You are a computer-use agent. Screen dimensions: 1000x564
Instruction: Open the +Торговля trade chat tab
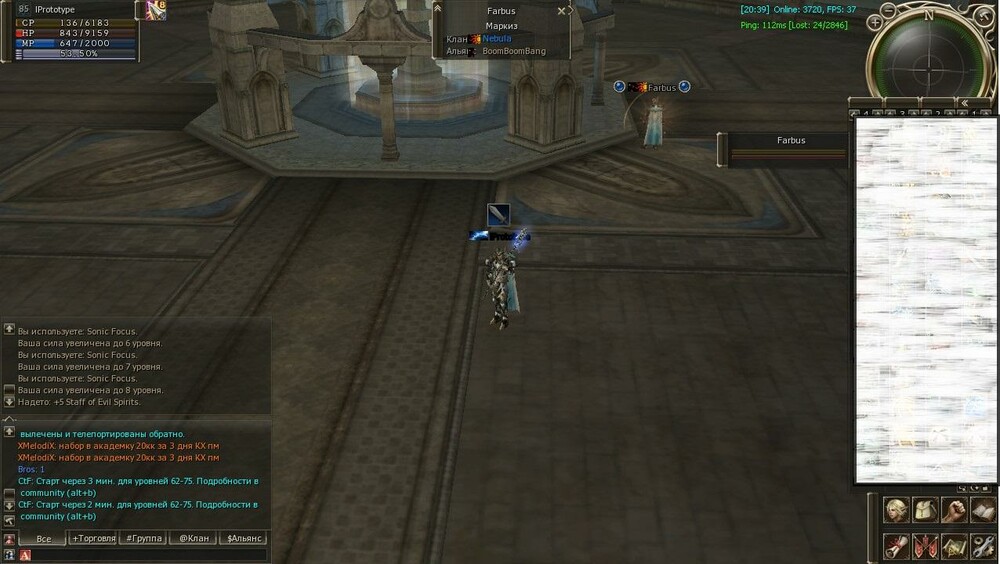[x=93, y=539]
